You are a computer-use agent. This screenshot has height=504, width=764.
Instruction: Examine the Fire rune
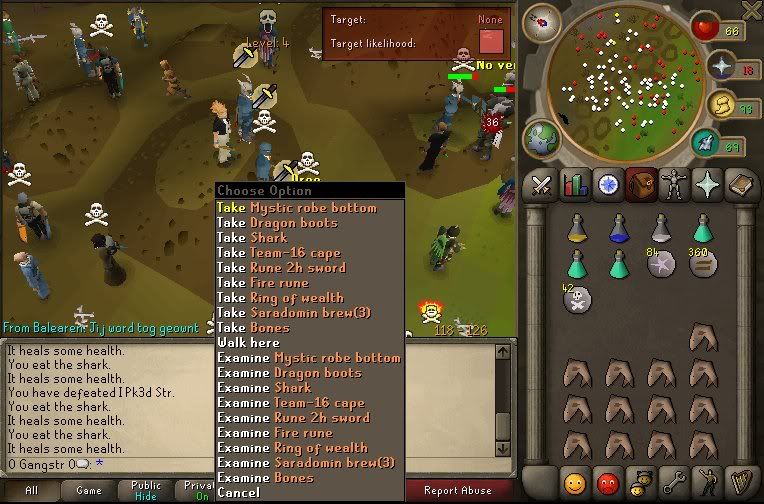(x=275, y=433)
